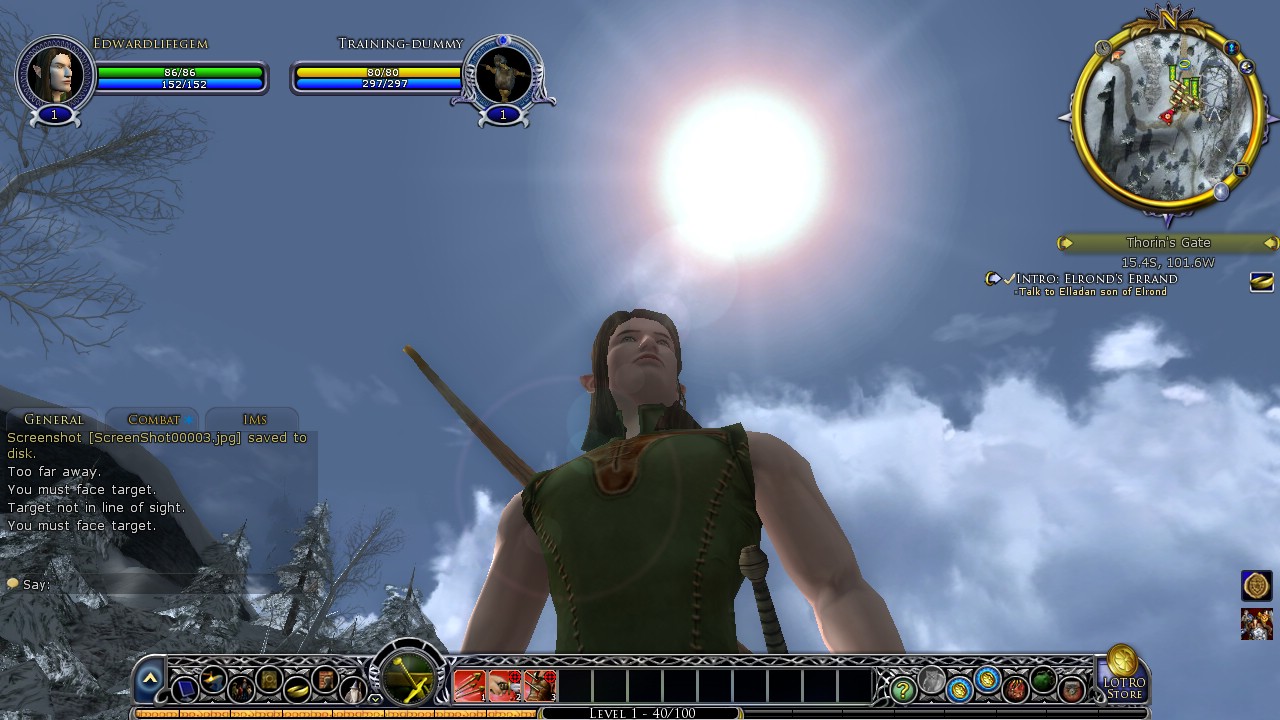Trigger the bow shot skill in quickslot 3

click(x=539, y=686)
